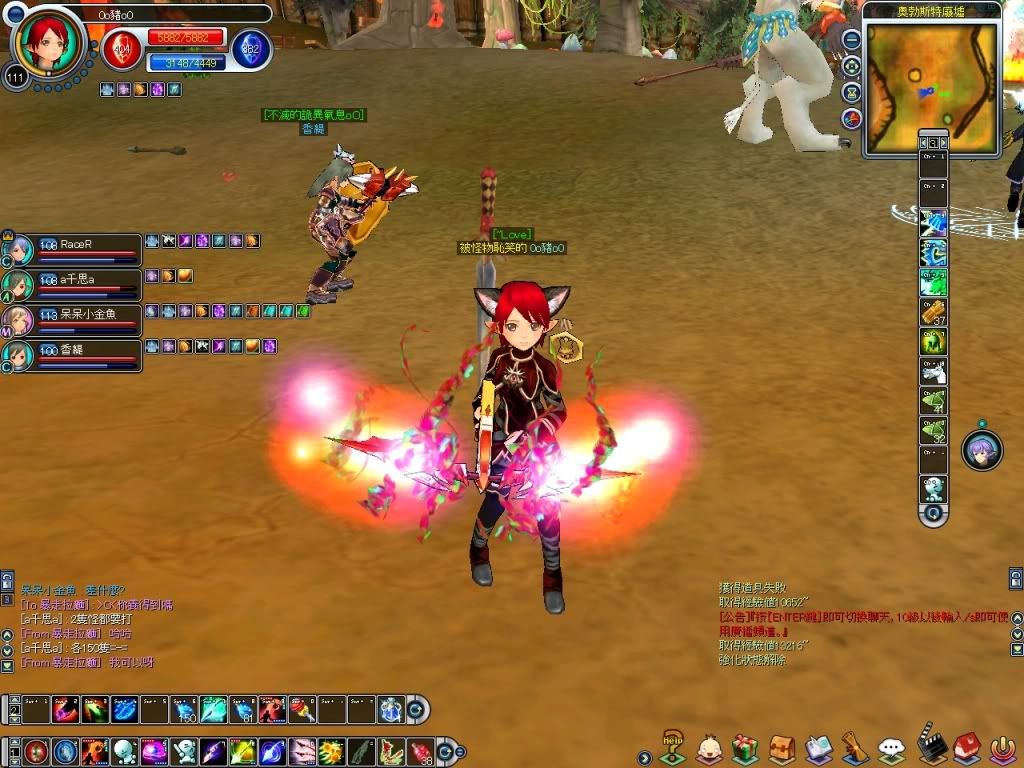Click the minimap of the ruins
This screenshot has width=1024, height=768.
click(931, 87)
